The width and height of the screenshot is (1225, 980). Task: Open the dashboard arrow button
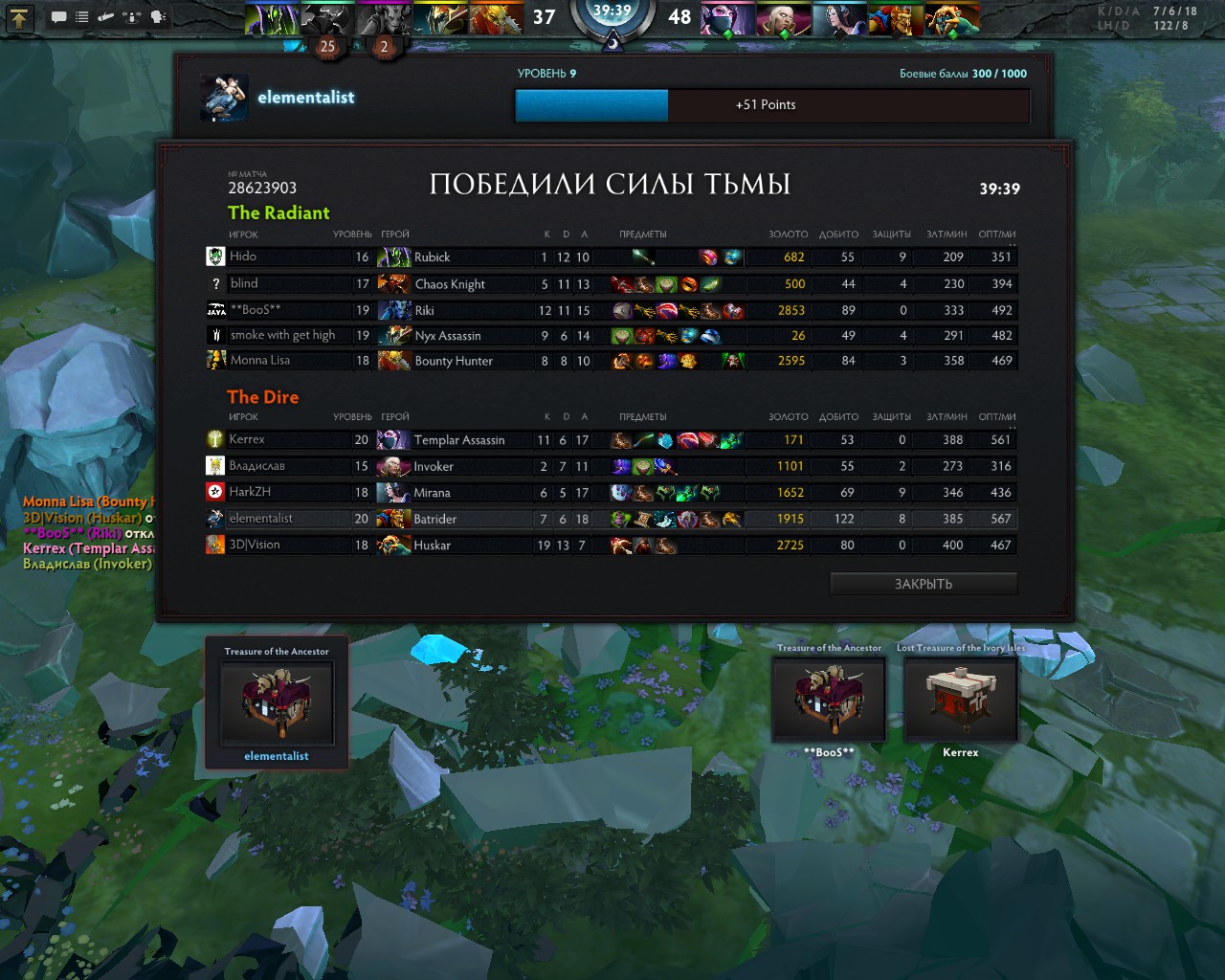coord(19,16)
